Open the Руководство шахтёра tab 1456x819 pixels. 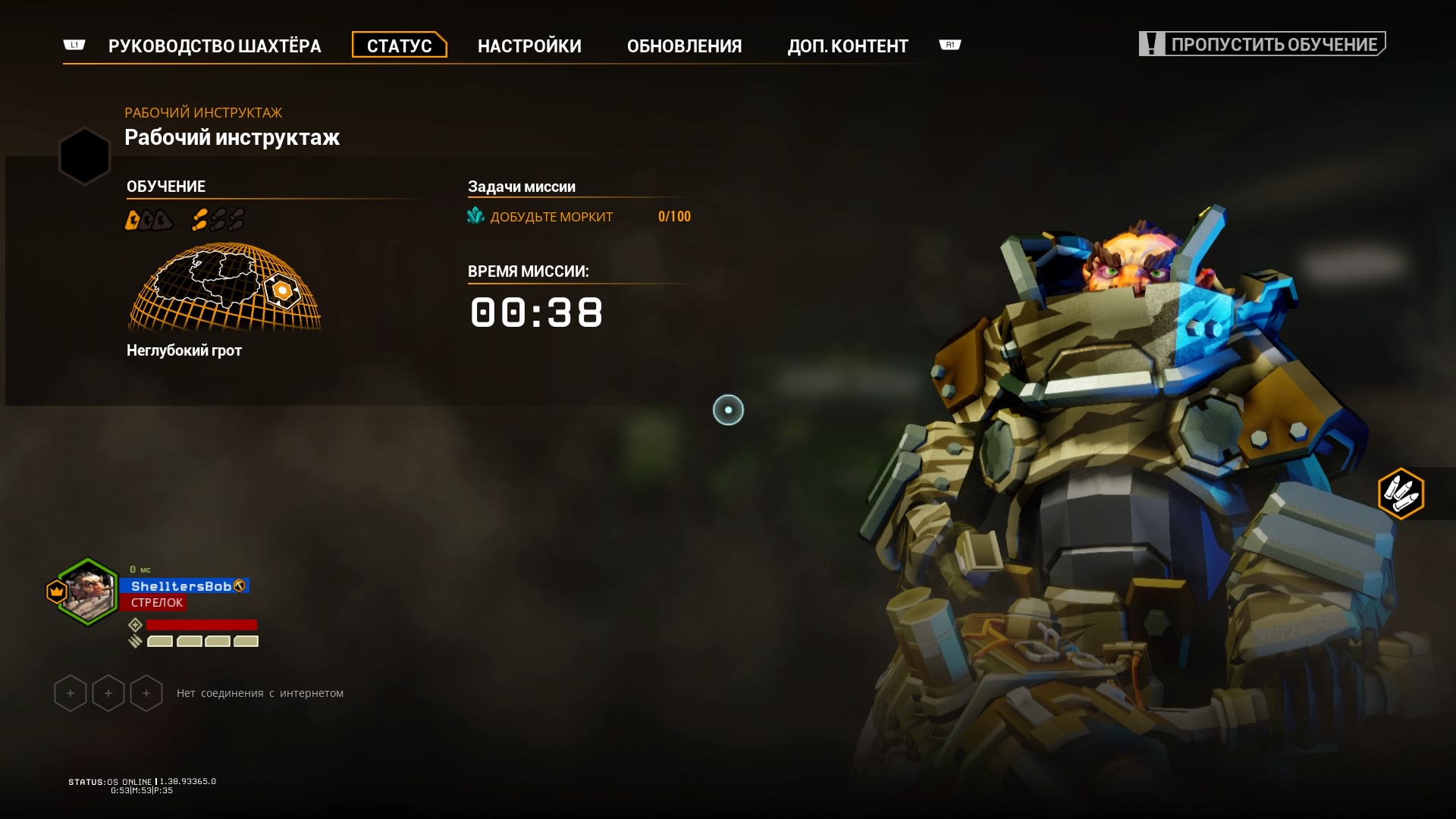(215, 46)
